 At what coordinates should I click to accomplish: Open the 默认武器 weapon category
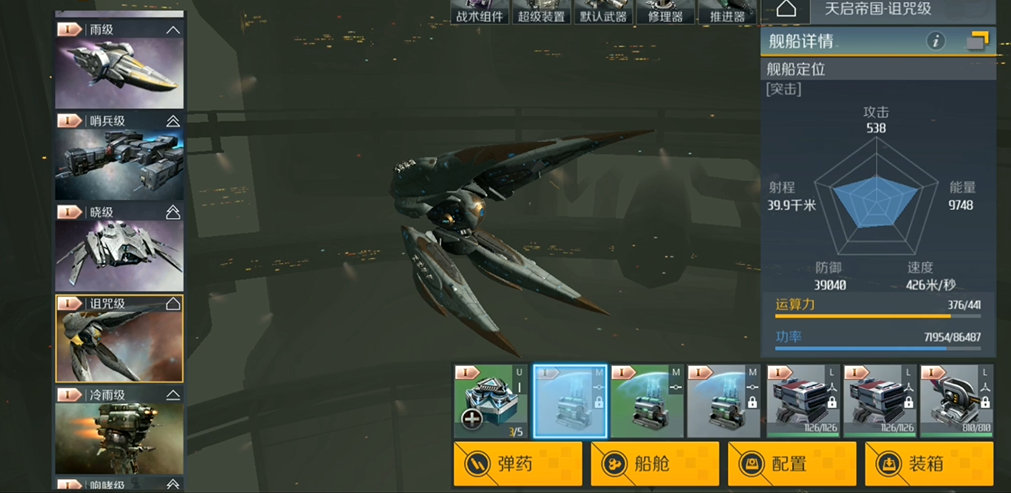click(x=603, y=12)
